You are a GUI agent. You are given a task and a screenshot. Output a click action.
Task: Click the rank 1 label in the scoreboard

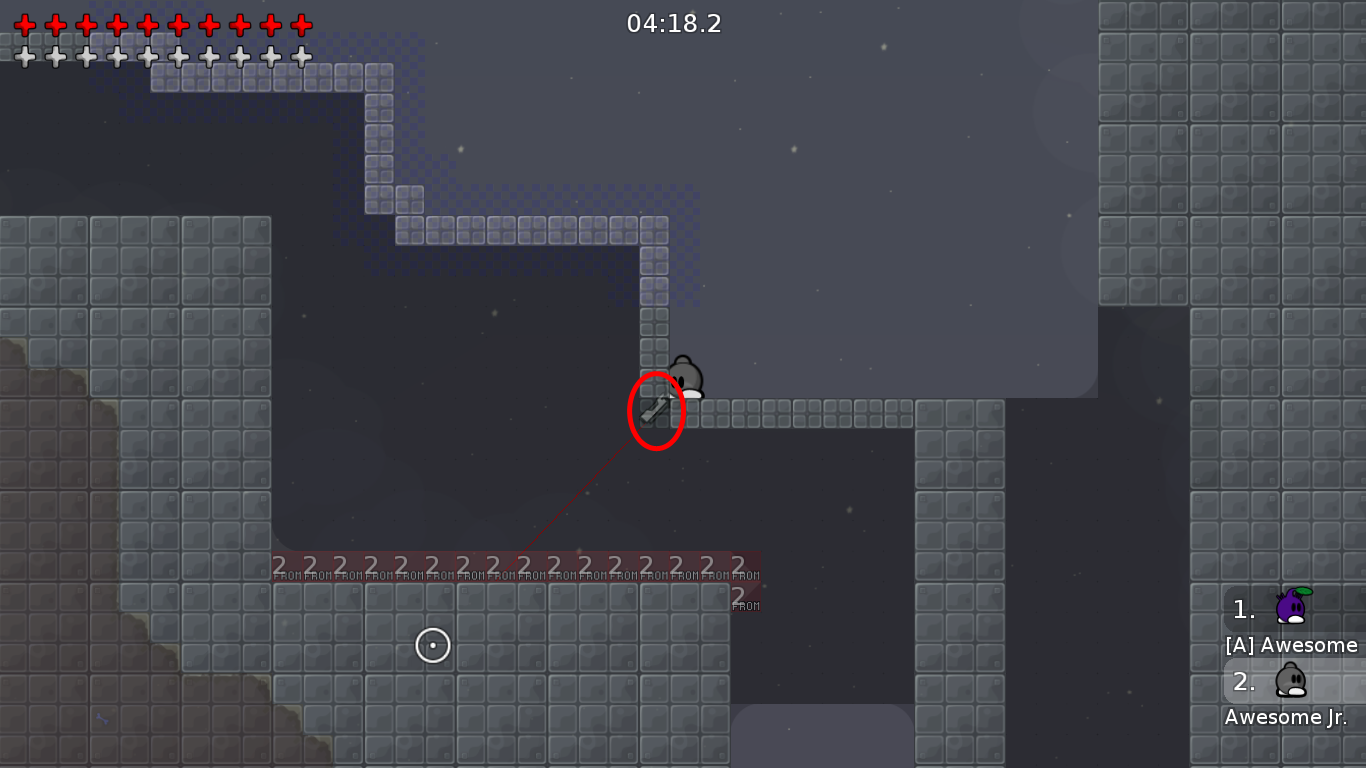tap(1243, 610)
